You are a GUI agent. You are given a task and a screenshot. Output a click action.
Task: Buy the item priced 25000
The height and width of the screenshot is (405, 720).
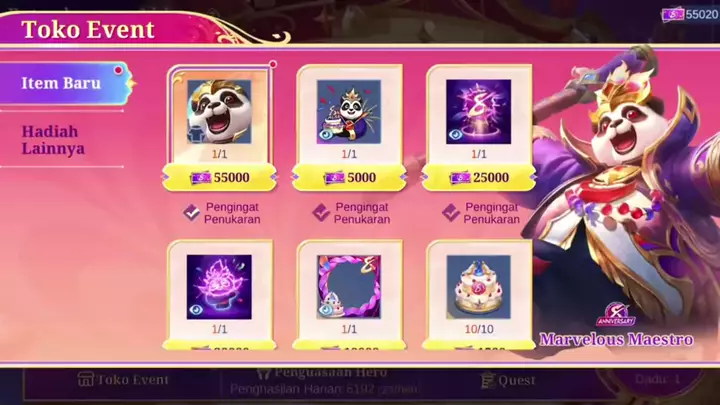[x=478, y=178]
